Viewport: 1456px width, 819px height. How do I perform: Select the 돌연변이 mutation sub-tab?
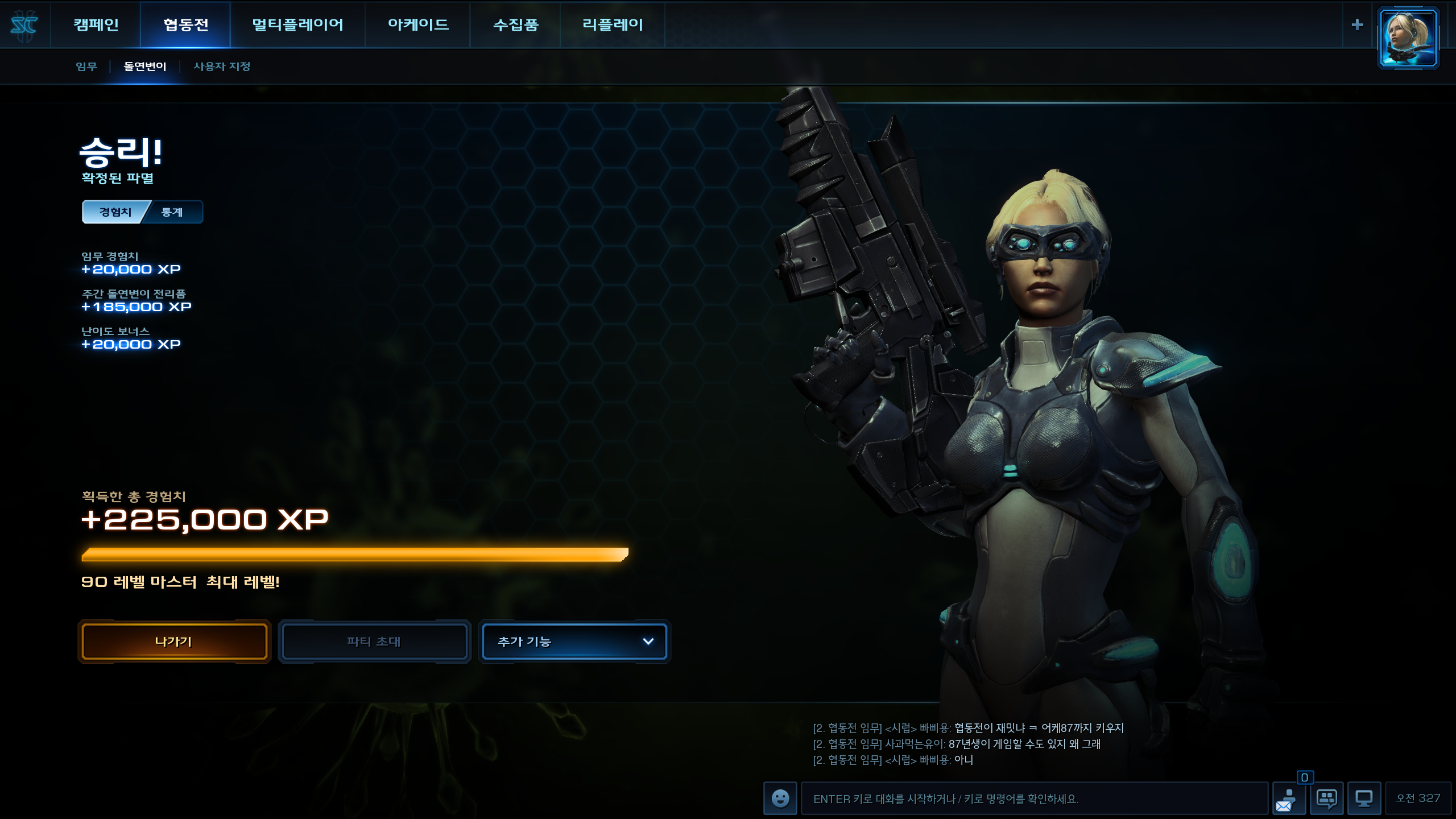pos(145,67)
